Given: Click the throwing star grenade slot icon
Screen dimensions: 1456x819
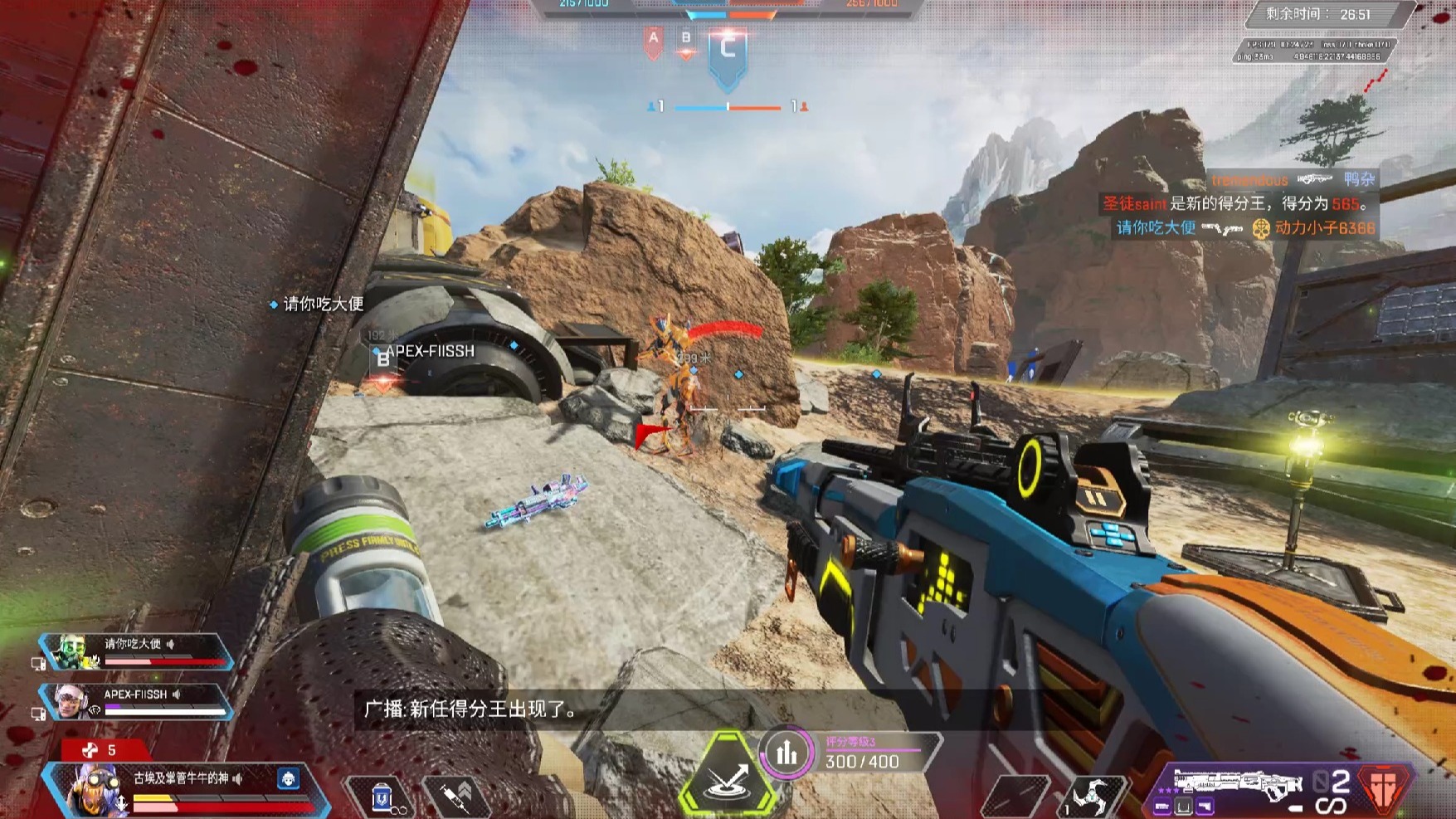Looking at the screenshot, I should [x=1093, y=794].
